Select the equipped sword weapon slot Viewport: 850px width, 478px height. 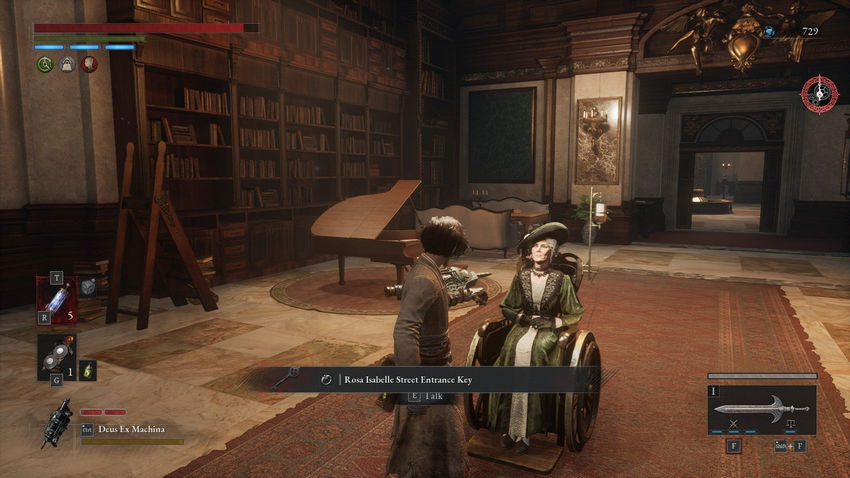coord(761,410)
